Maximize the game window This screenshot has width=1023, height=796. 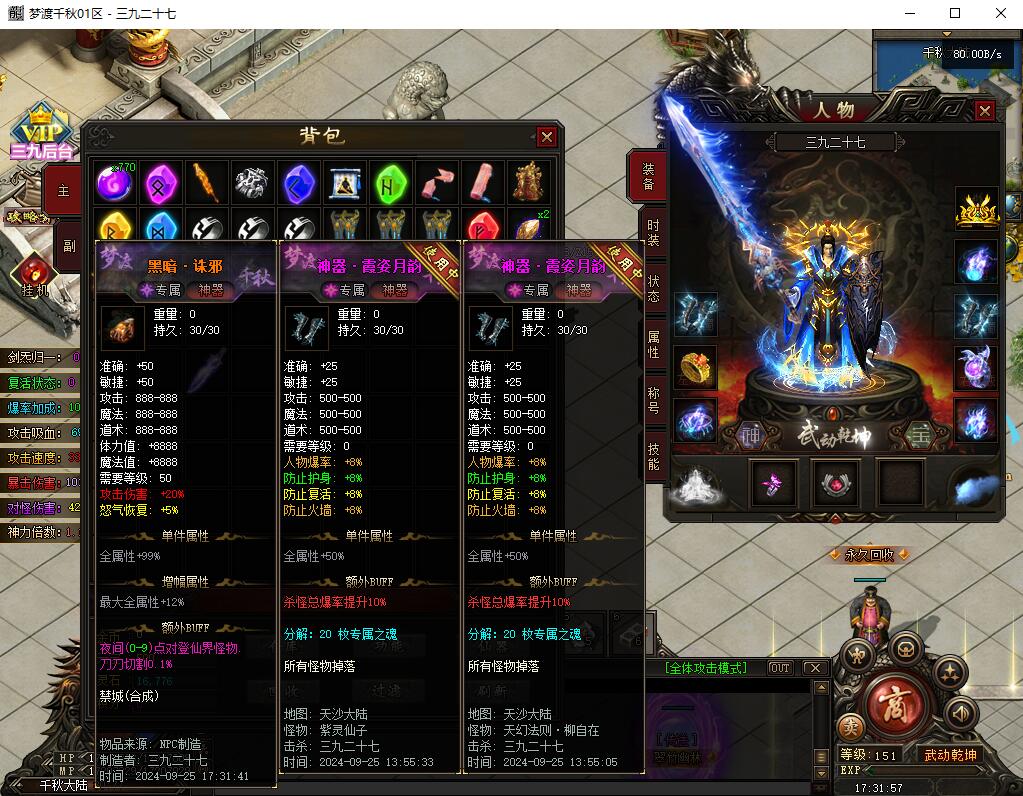point(955,13)
